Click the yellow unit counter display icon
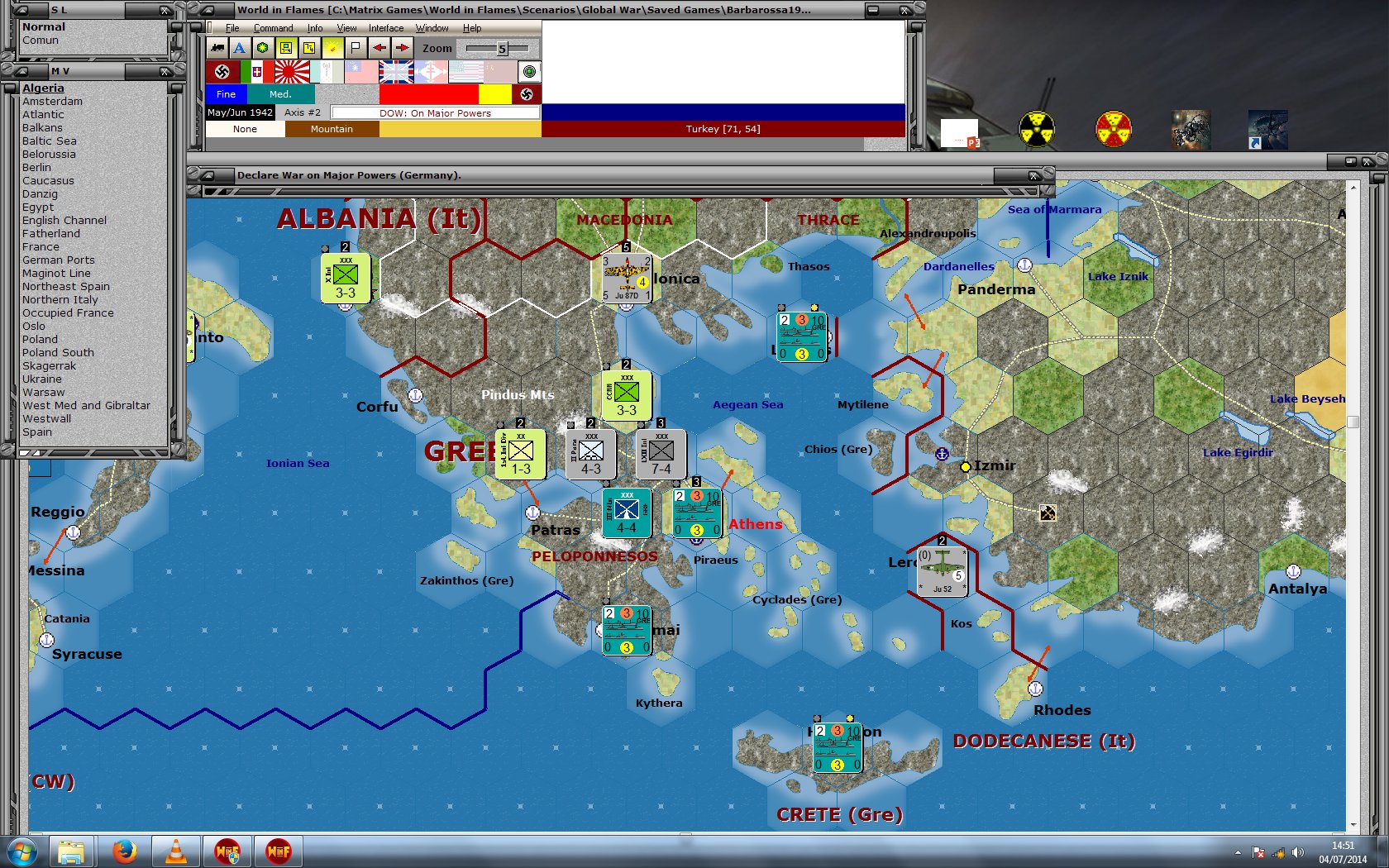The width and height of the screenshot is (1389, 868). (x=286, y=49)
